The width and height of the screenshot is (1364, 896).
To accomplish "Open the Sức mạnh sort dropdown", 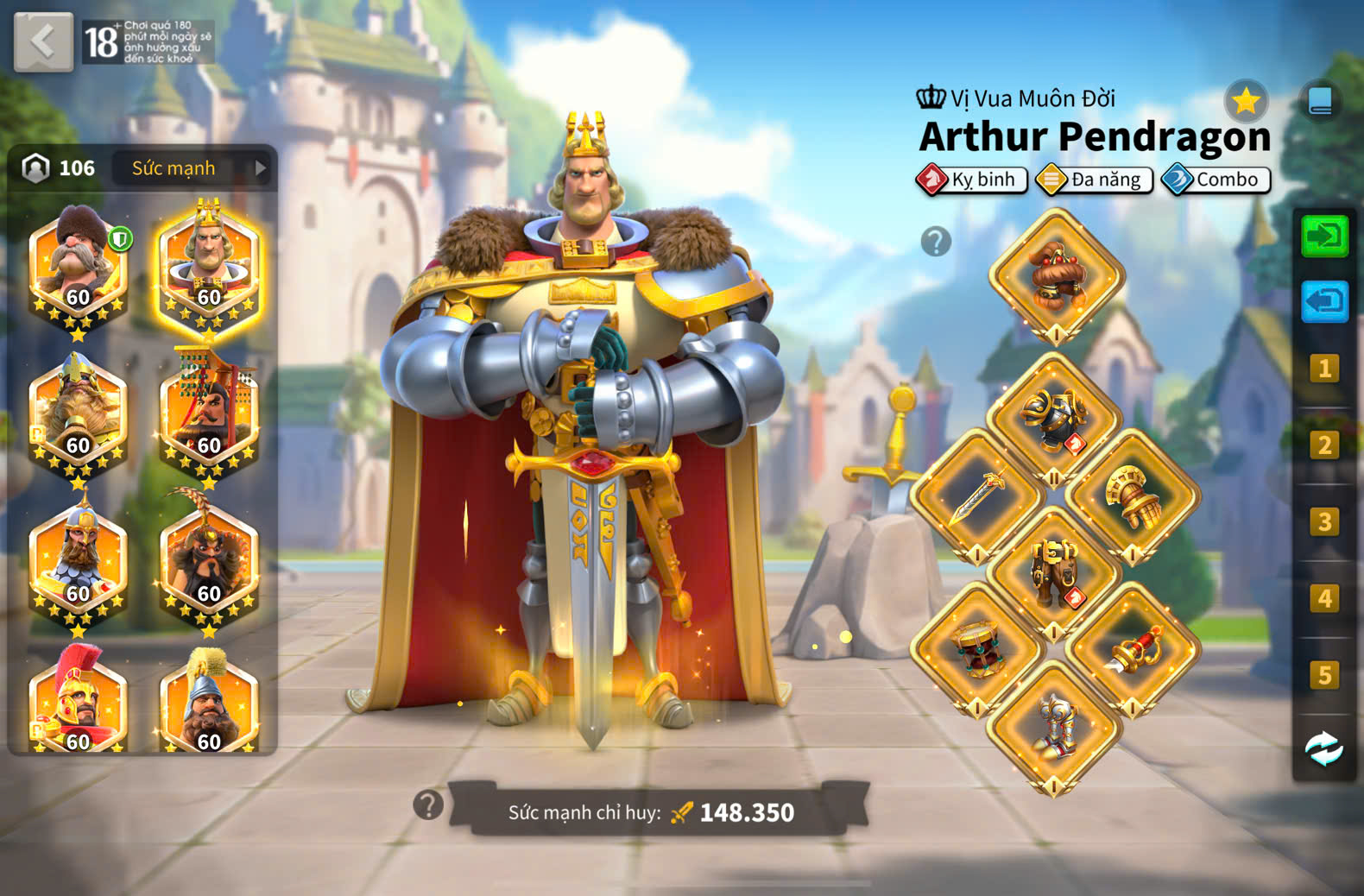I will click(x=192, y=168).
